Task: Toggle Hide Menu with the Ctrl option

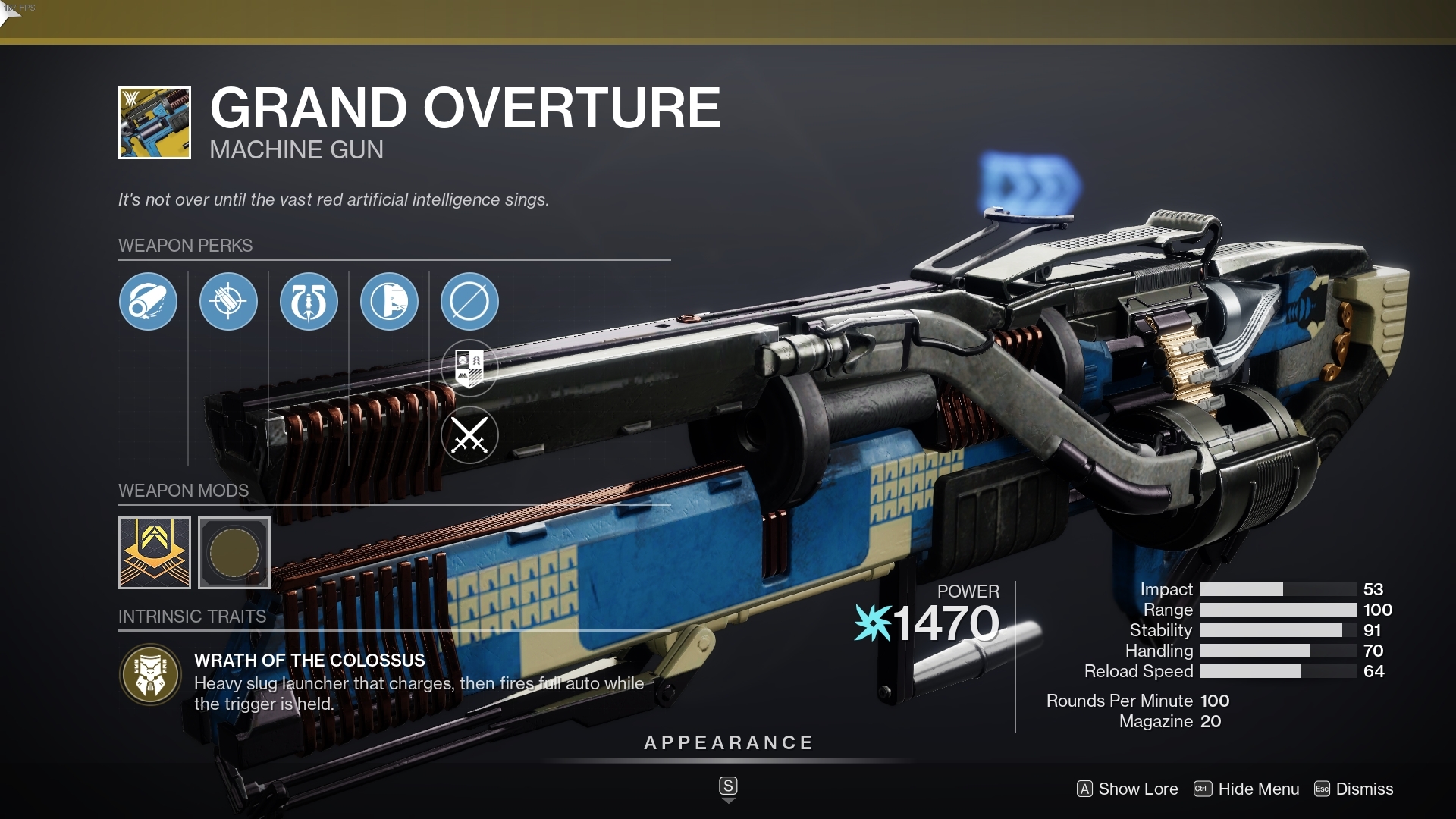Action: click(1246, 789)
